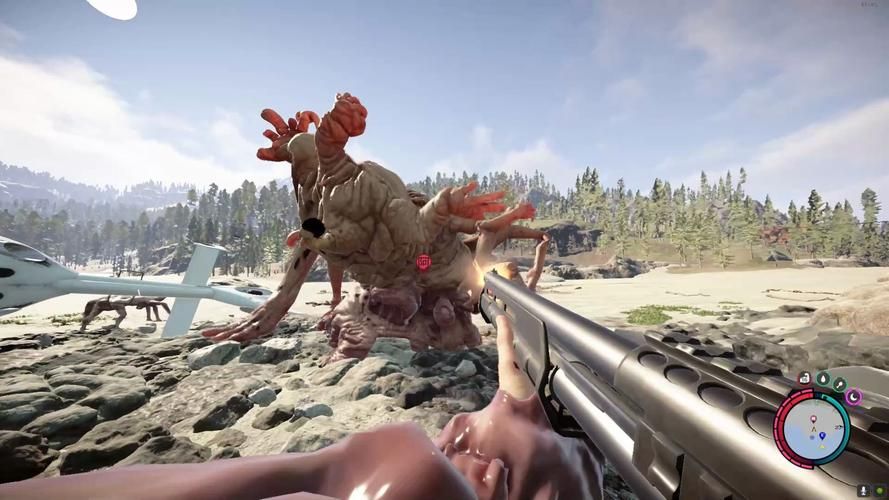Image resolution: width=889 pixels, height=500 pixels.
Task: Click the red status icon above minimap
Action: tap(804, 379)
